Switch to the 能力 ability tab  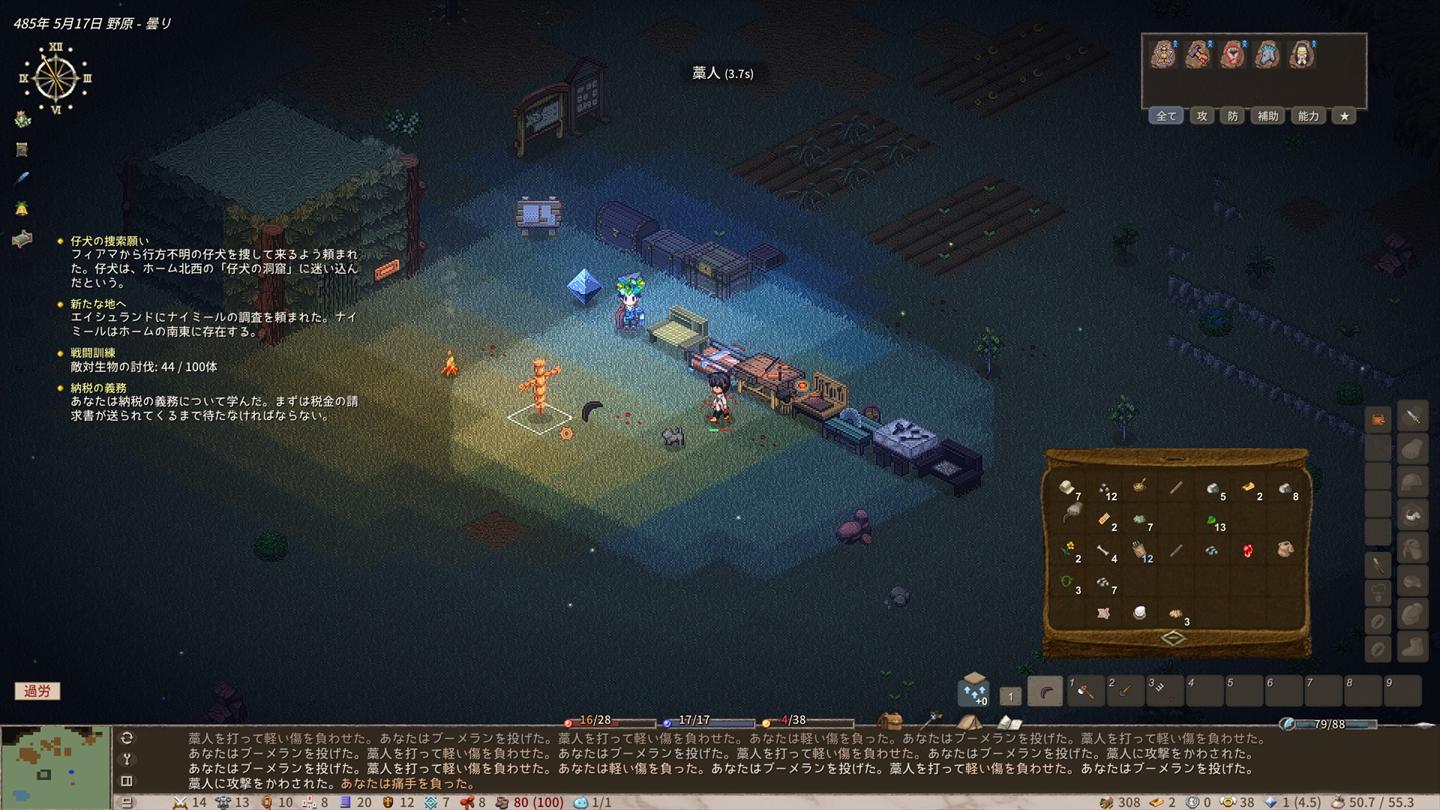(x=1308, y=116)
